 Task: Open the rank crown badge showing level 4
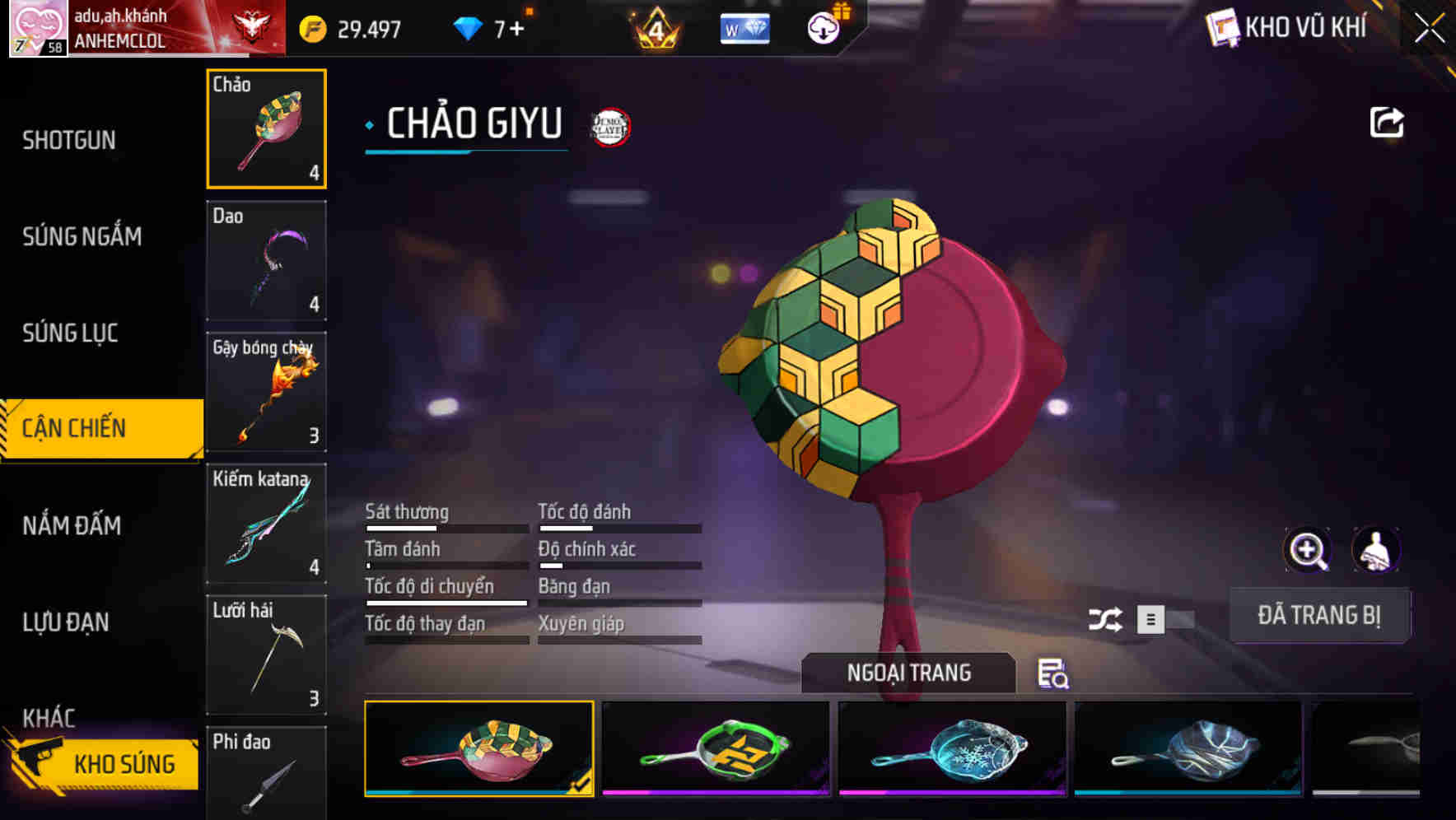tap(657, 27)
